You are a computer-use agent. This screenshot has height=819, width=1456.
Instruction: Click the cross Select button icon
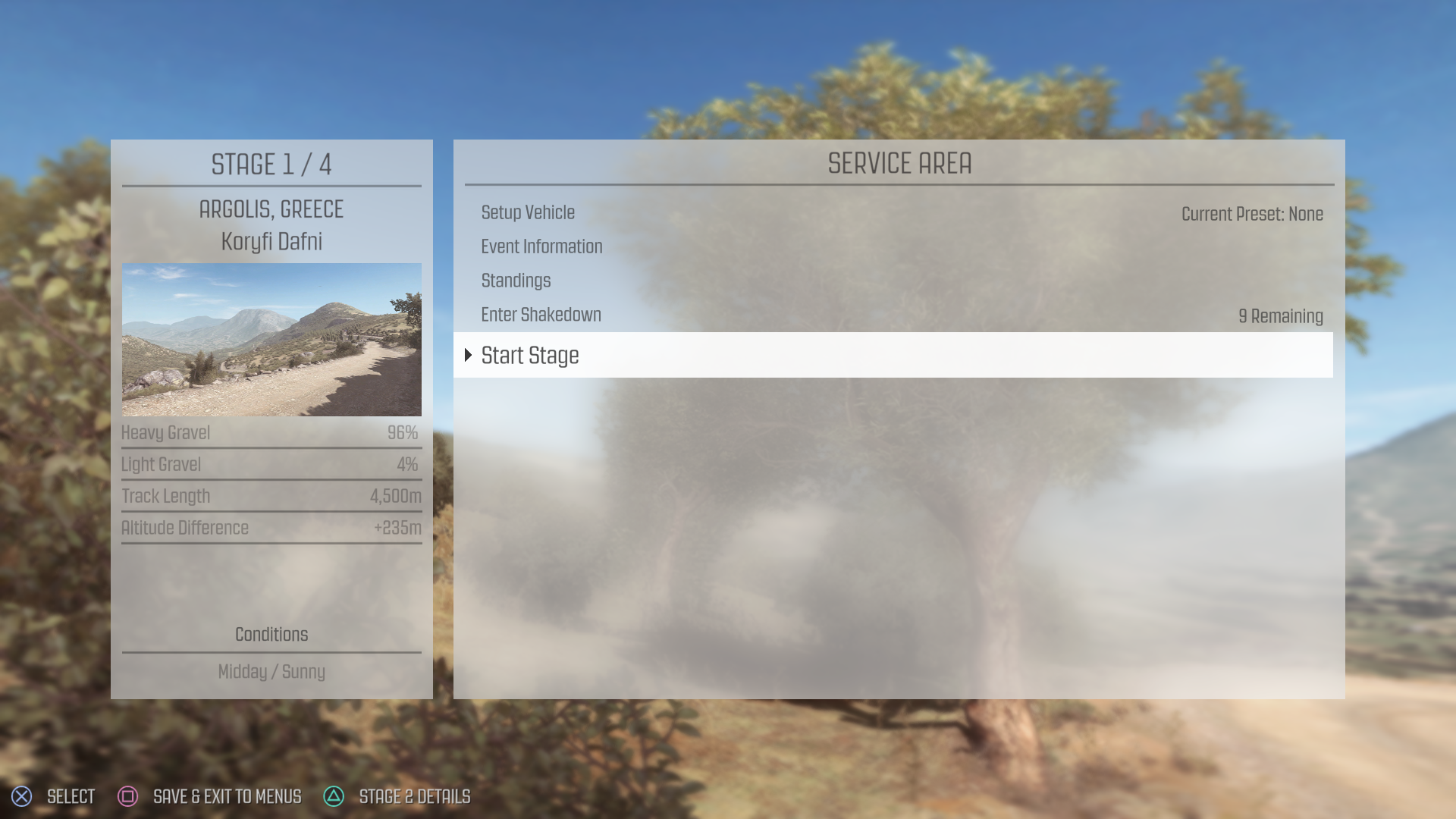[x=21, y=796]
